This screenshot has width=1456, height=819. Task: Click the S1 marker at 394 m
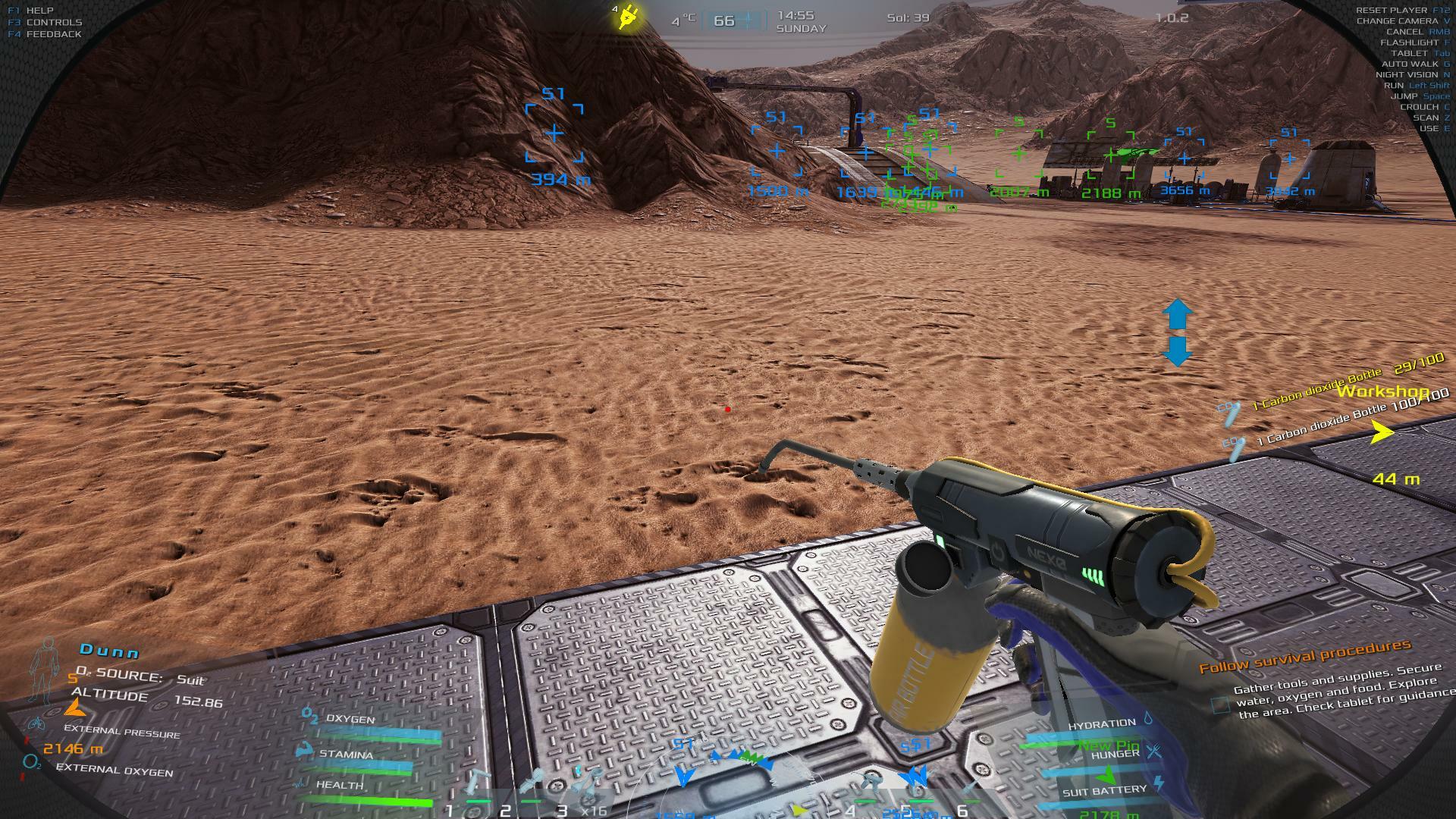coord(555,134)
